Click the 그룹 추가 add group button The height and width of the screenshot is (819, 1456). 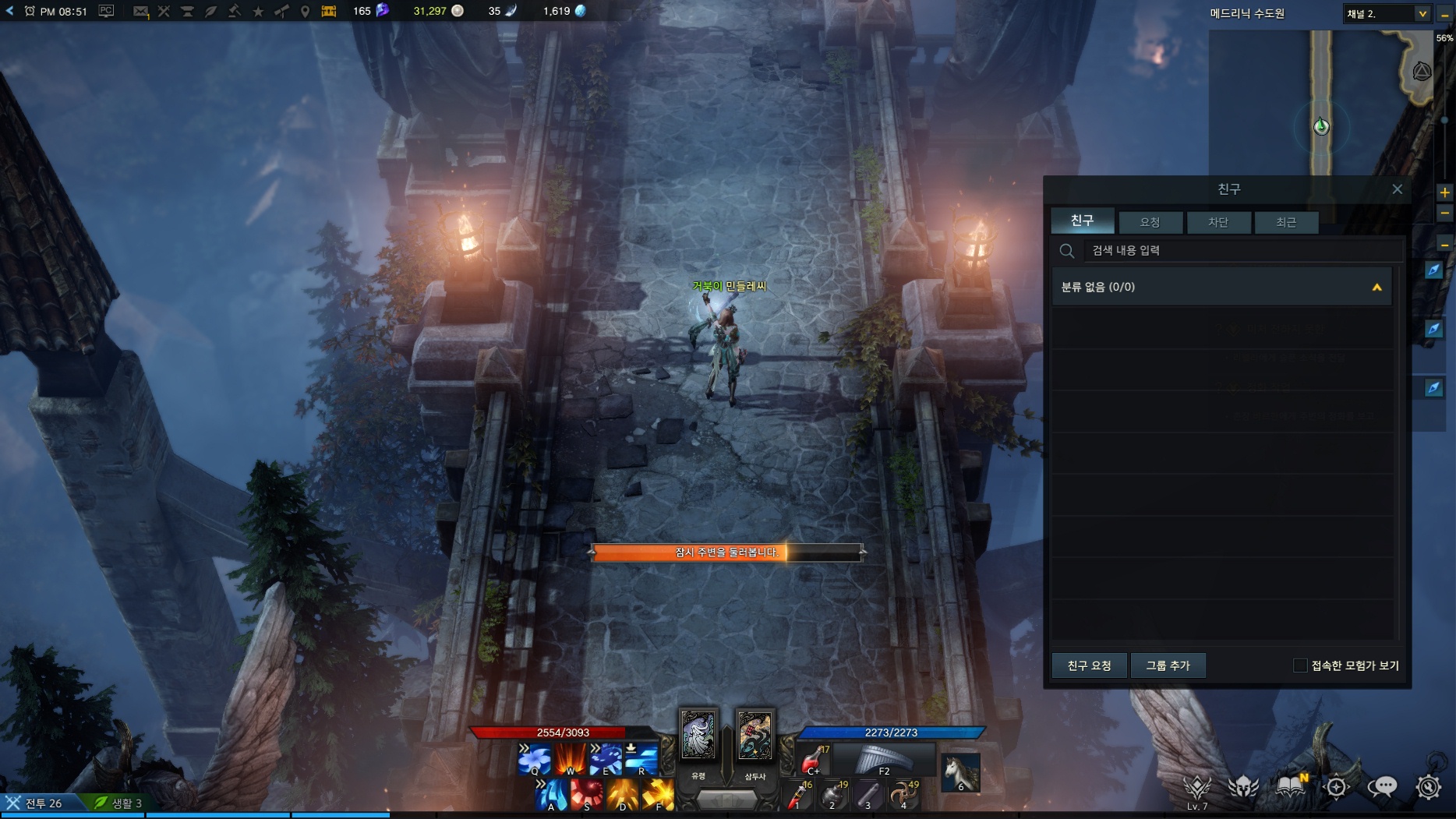[1168, 665]
